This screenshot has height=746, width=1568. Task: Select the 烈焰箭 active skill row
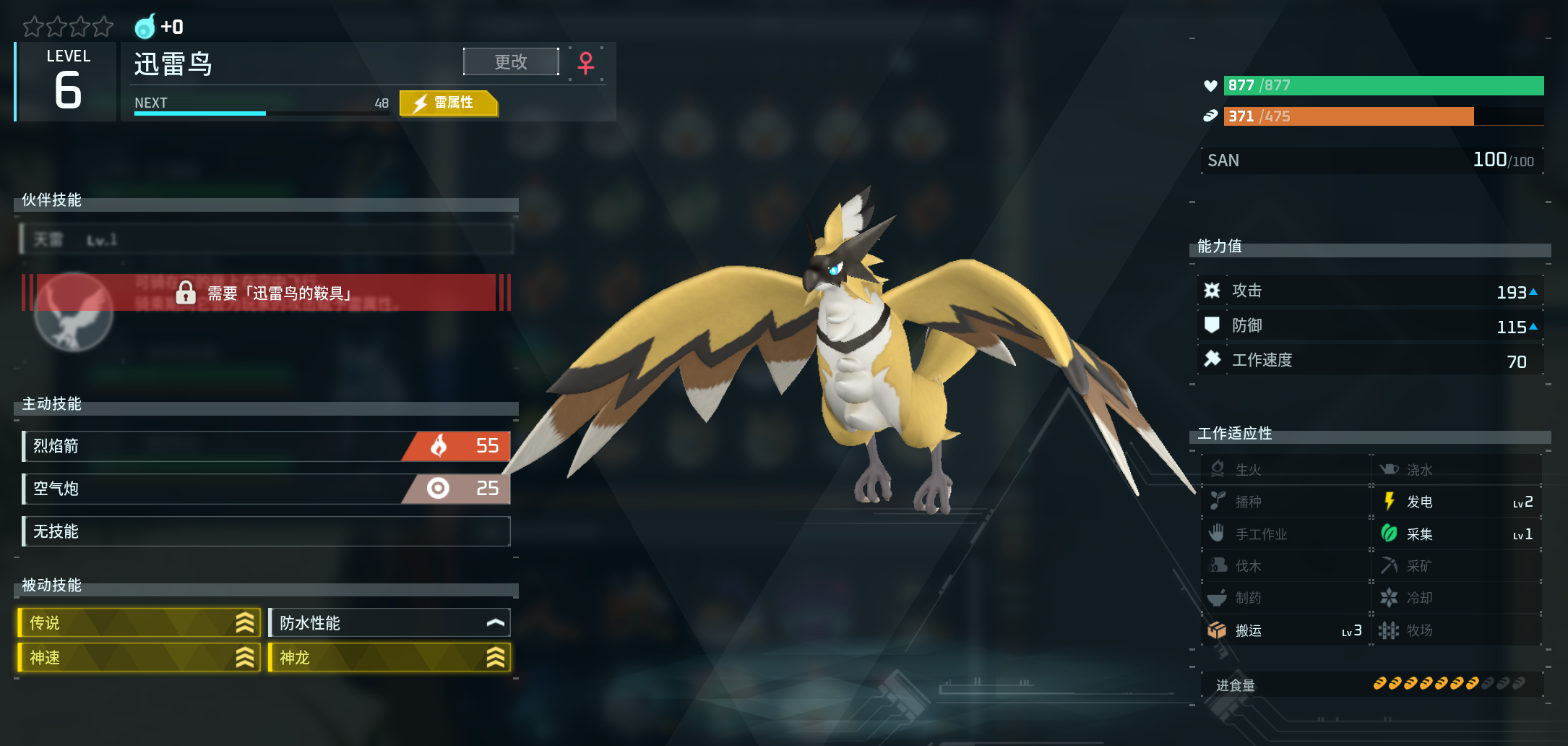click(266, 446)
